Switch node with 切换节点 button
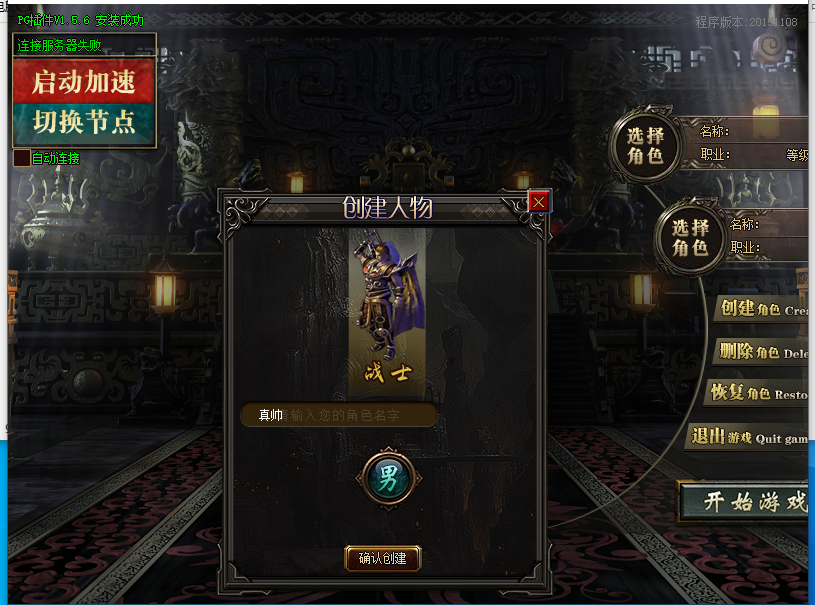The image size is (815, 605). point(84,122)
